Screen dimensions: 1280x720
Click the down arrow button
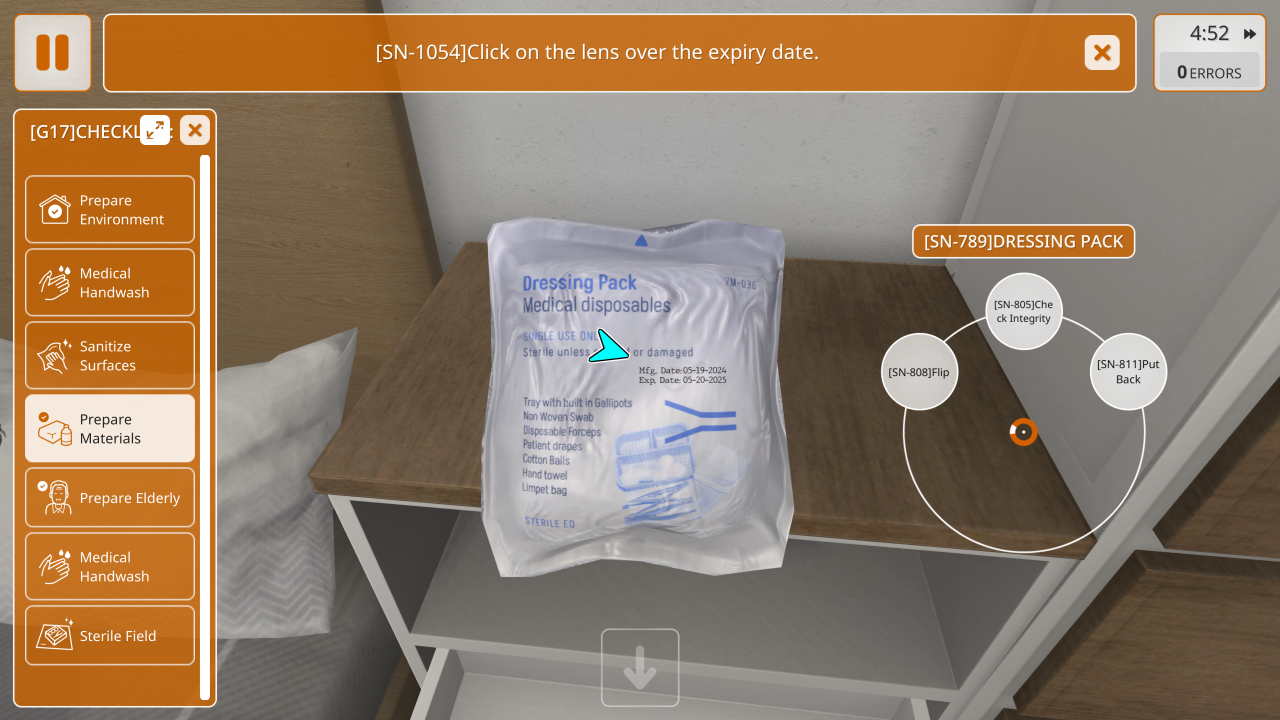coord(640,668)
